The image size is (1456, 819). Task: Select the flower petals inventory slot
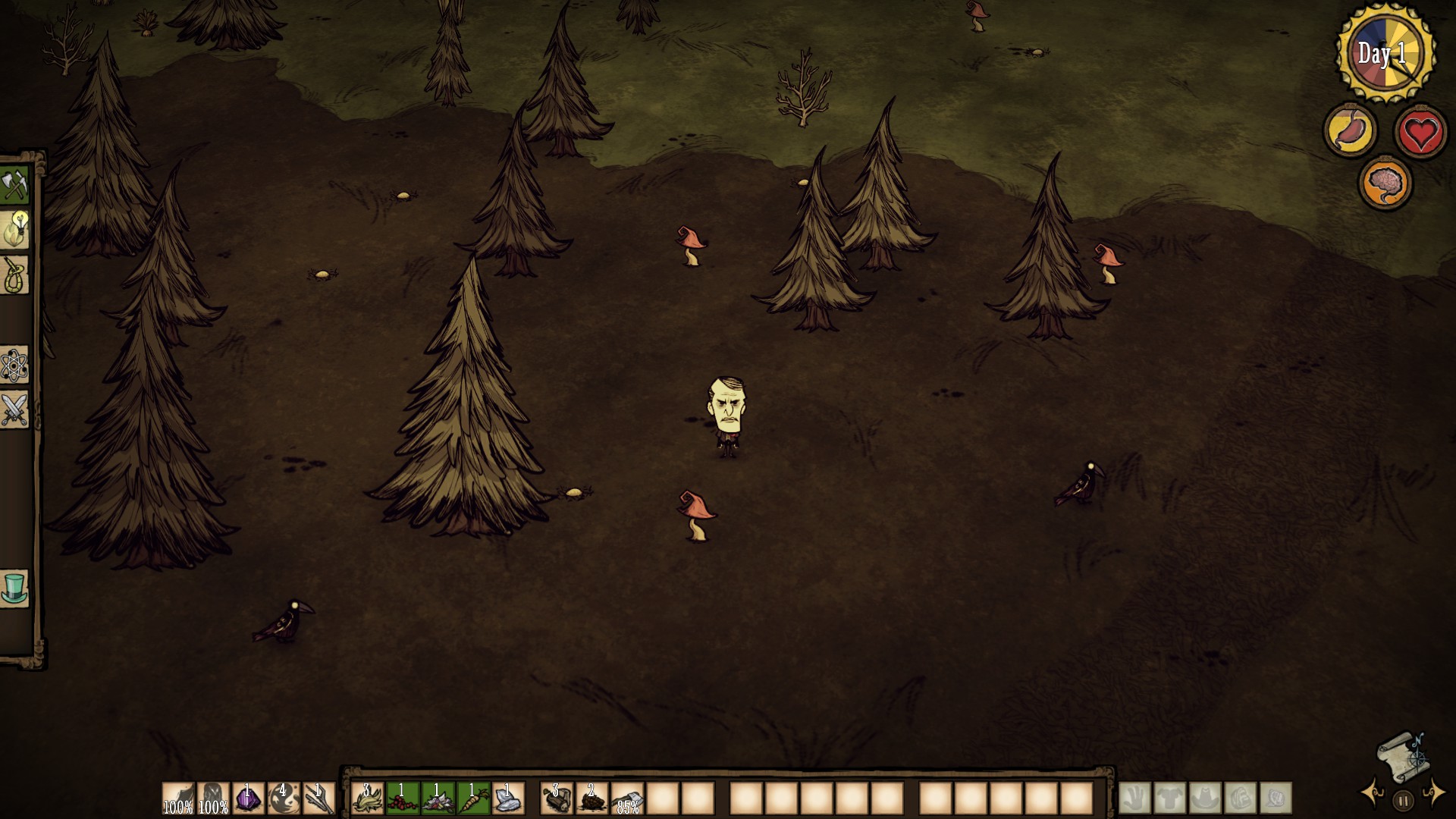pyautogui.click(x=438, y=799)
